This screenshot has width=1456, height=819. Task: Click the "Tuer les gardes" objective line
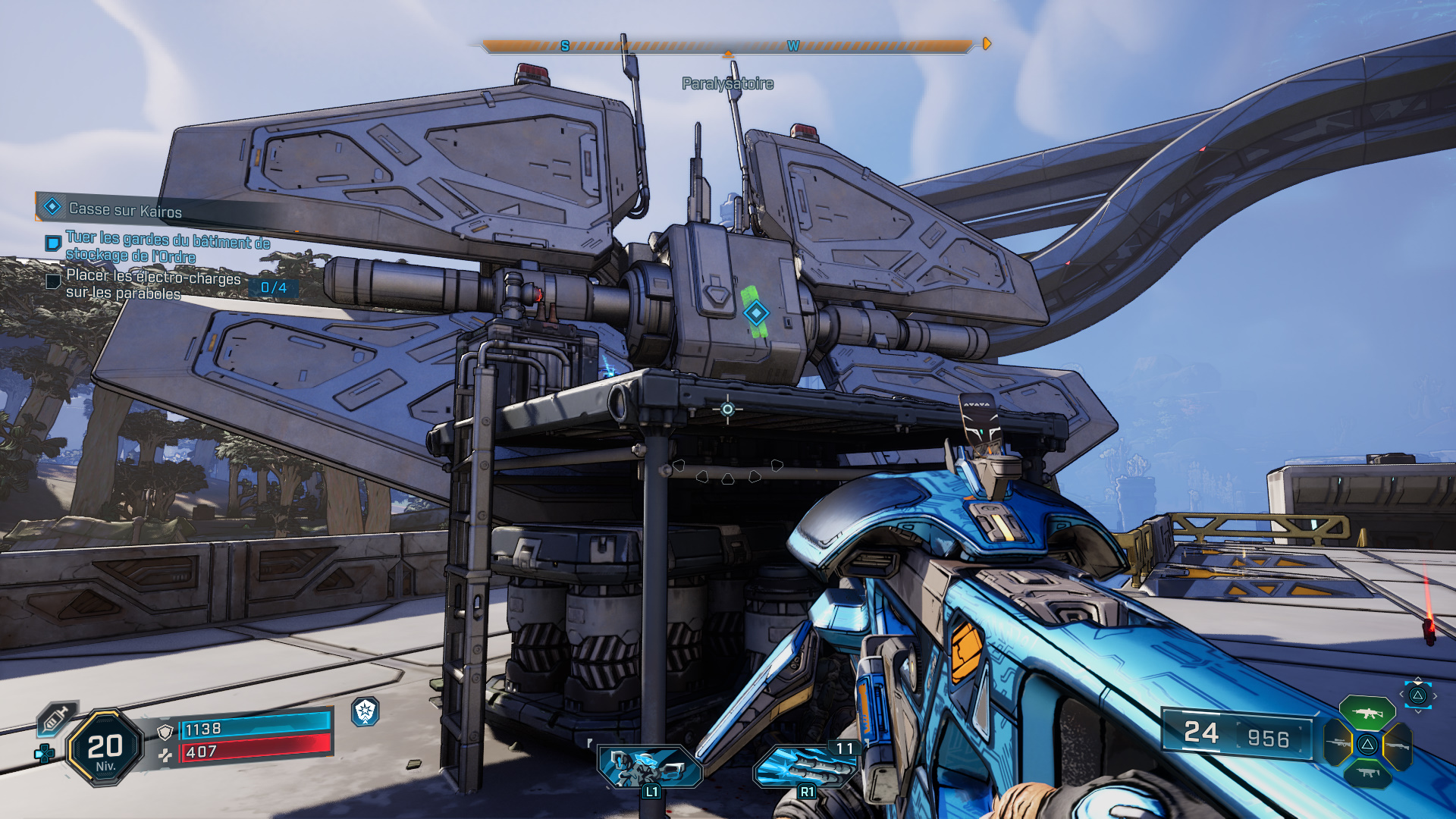[x=167, y=247]
